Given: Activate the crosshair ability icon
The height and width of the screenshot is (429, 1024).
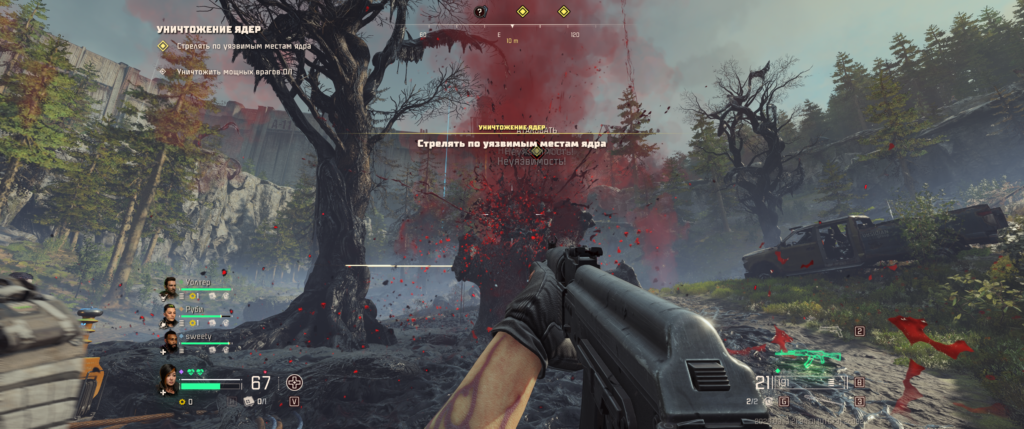Looking at the screenshot, I should click(x=295, y=381).
